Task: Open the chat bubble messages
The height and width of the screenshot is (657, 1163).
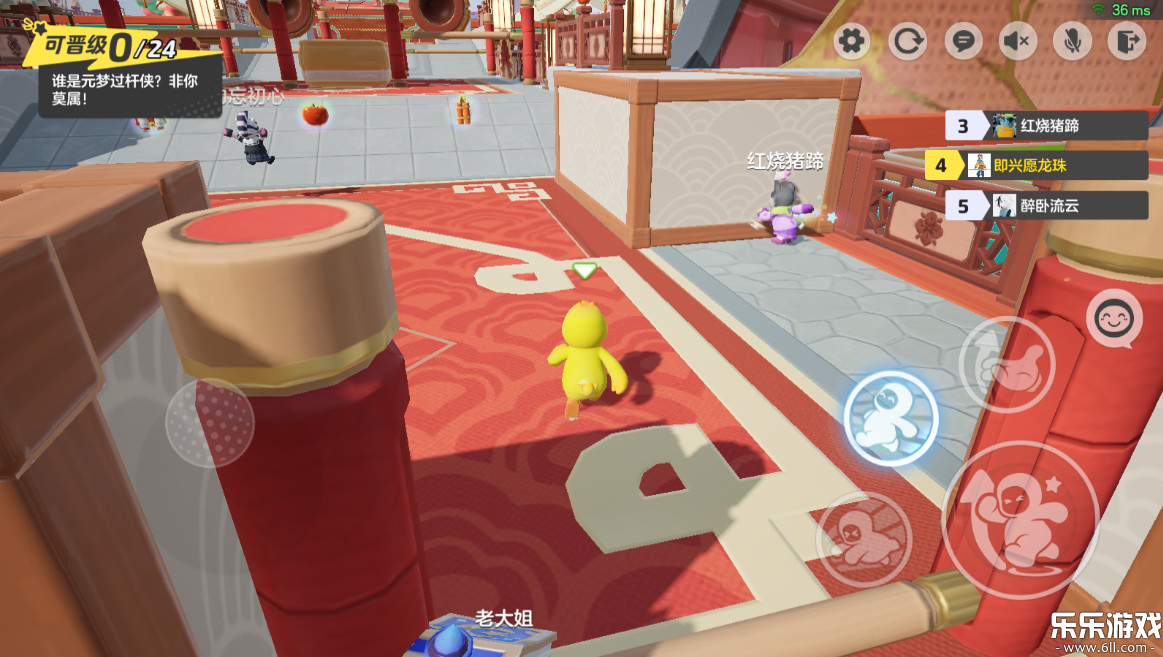Action: point(964,41)
